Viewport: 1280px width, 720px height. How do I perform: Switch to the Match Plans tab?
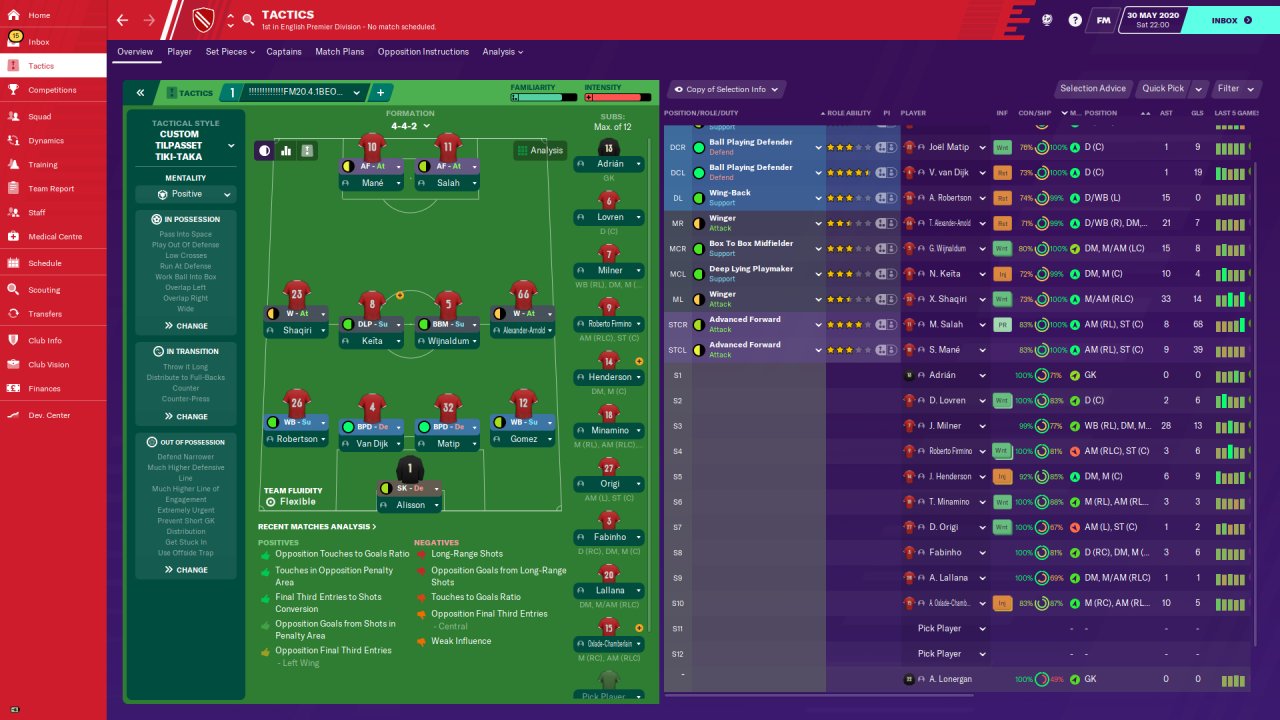tap(339, 52)
